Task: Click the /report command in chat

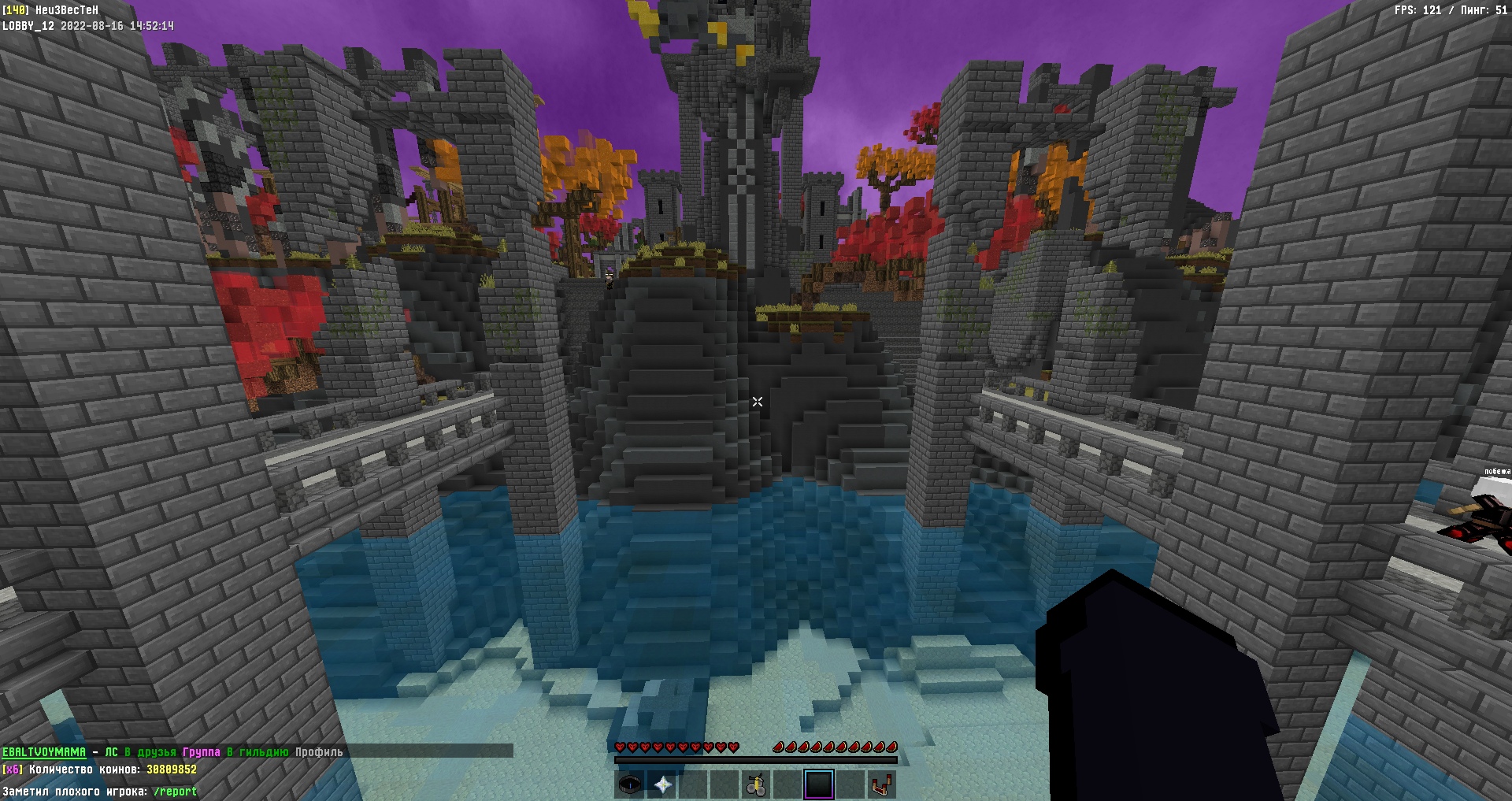Action: pos(175,792)
